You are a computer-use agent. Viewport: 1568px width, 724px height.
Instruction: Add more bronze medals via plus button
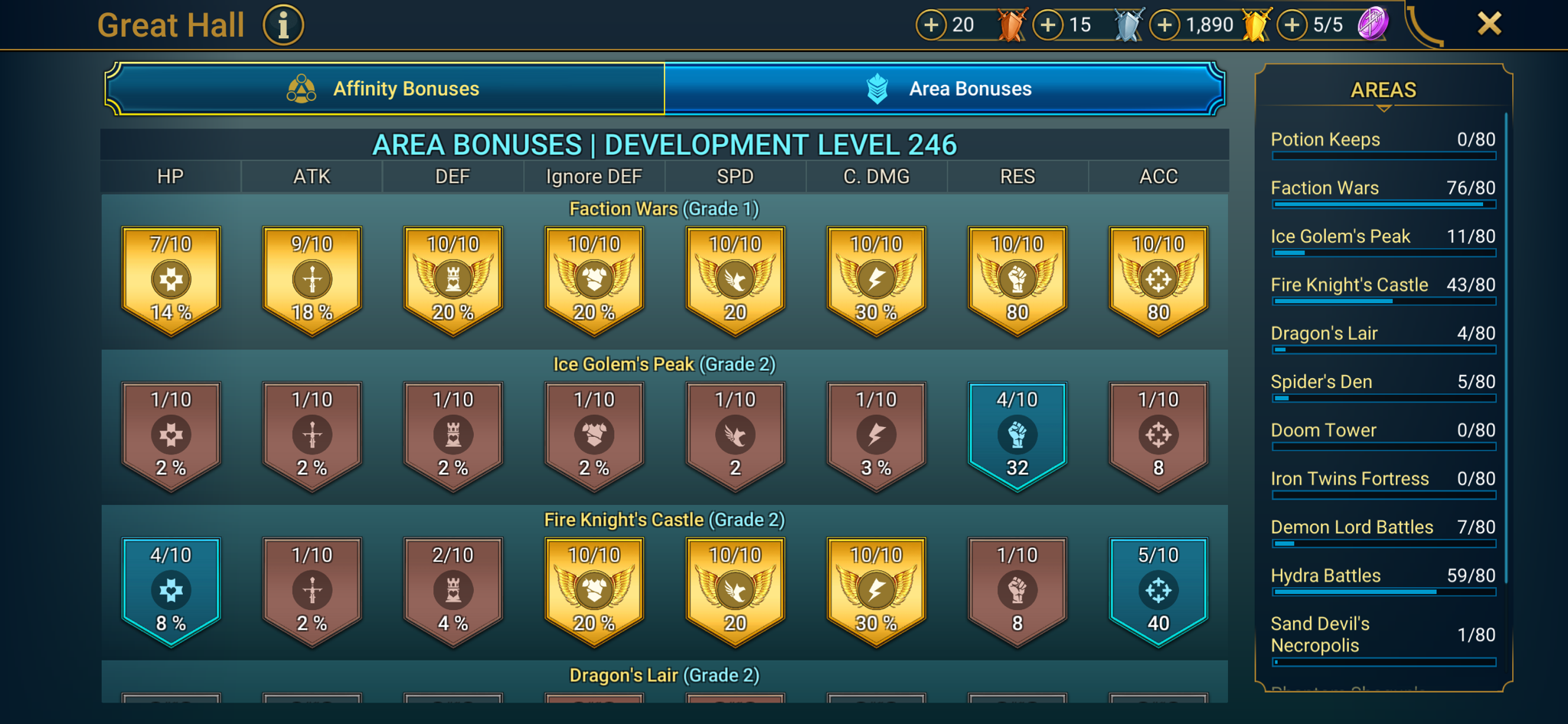pyautogui.click(x=931, y=24)
